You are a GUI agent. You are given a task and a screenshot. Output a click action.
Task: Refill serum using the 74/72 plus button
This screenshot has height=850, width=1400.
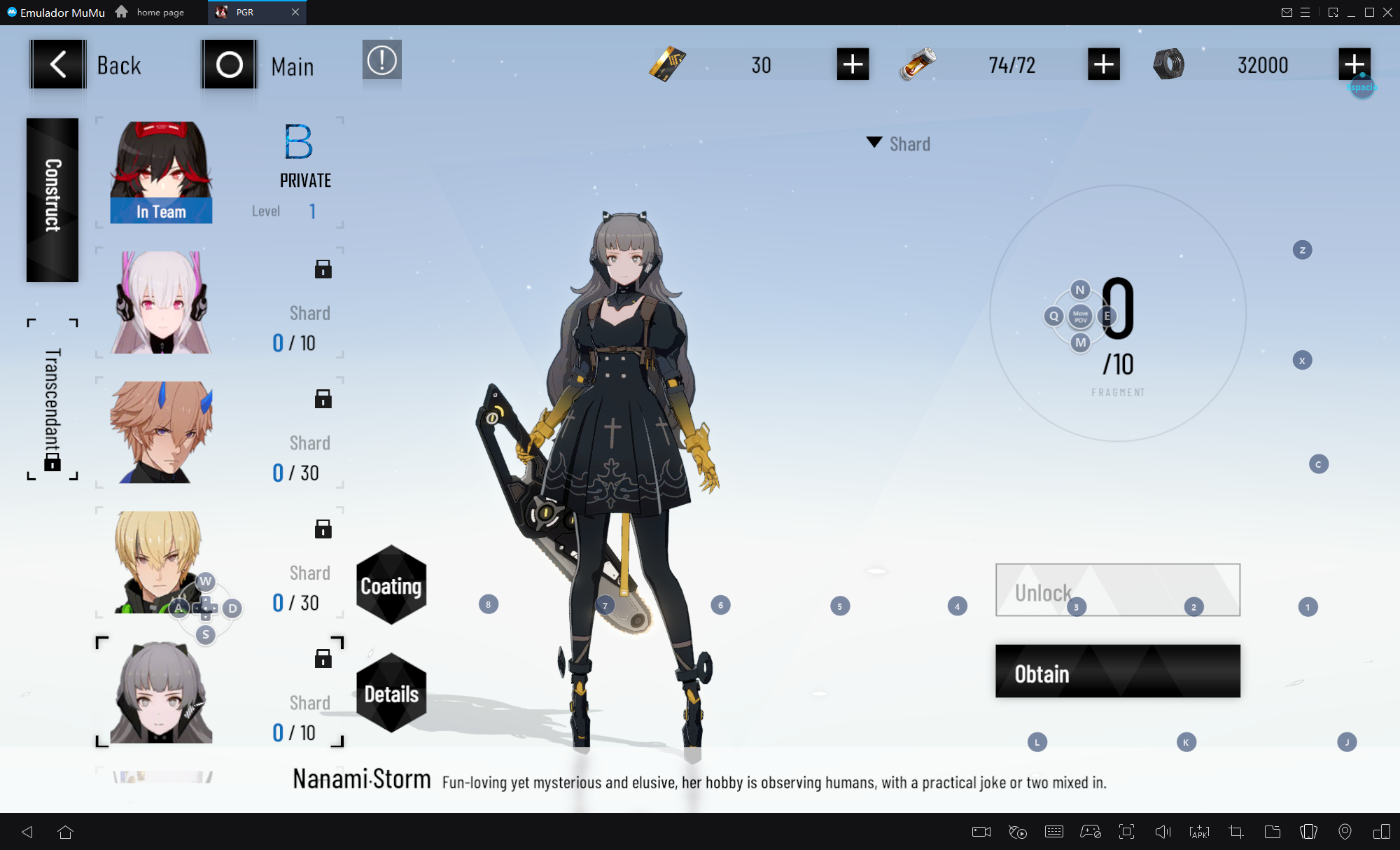(1103, 64)
